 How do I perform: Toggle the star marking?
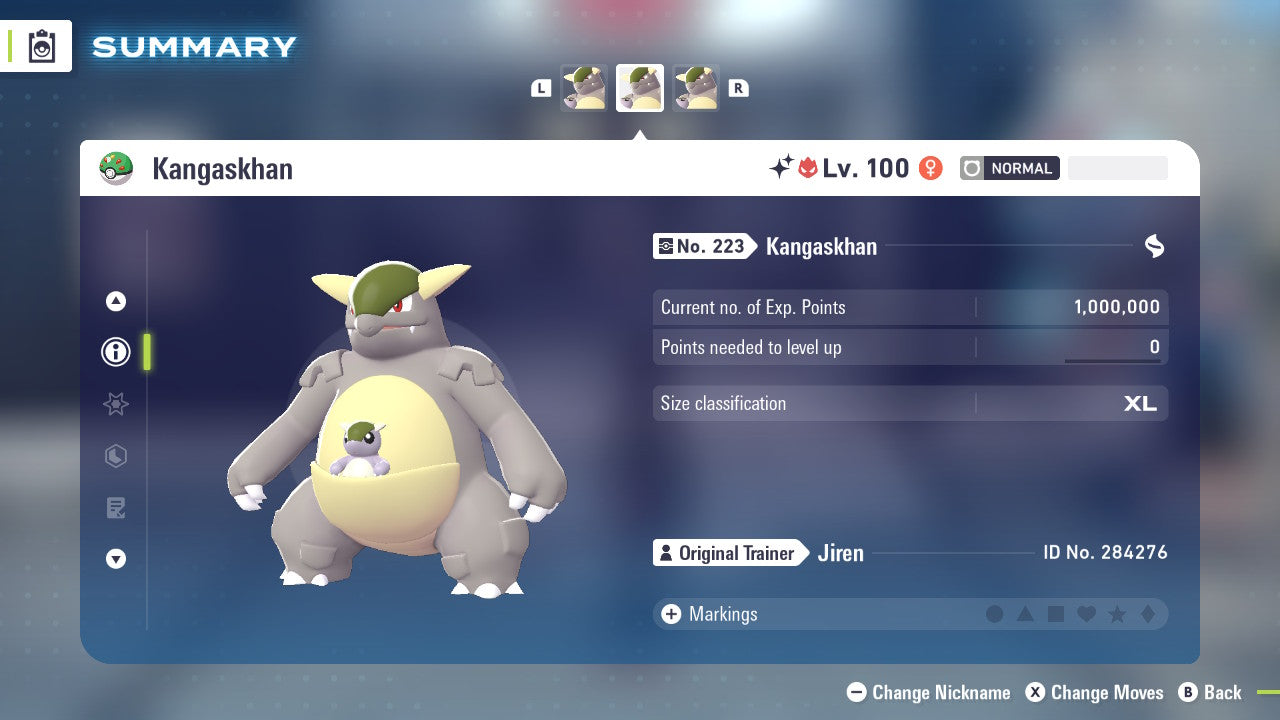1118,614
